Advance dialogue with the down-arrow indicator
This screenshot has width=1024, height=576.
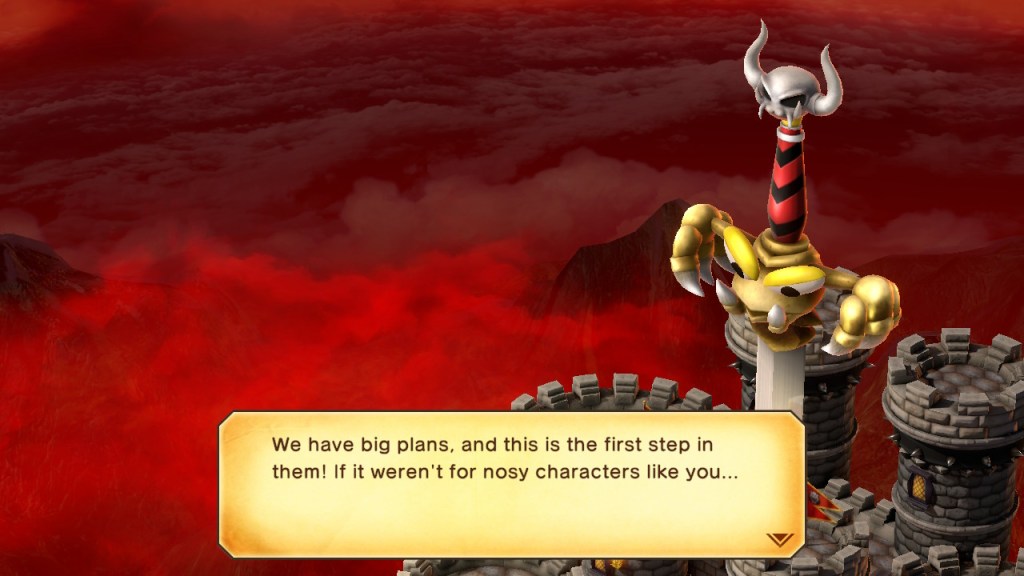(x=779, y=539)
